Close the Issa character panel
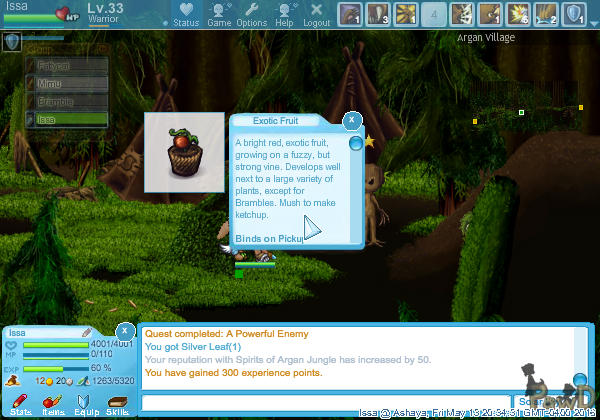Image resolution: width=600 pixels, height=420 pixels. pos(125,330)
